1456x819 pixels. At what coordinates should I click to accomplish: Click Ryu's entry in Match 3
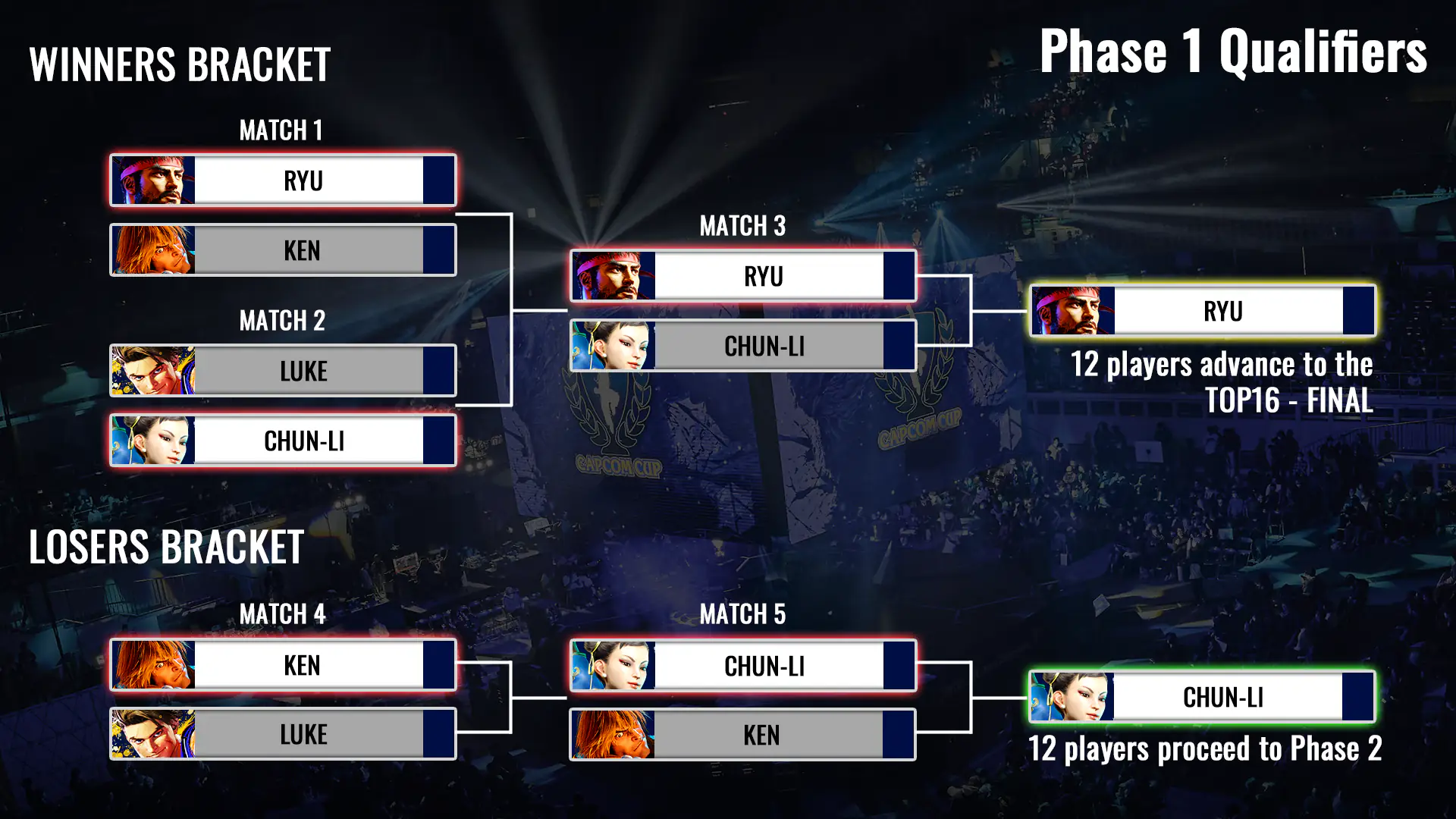(x=743, y=276)
